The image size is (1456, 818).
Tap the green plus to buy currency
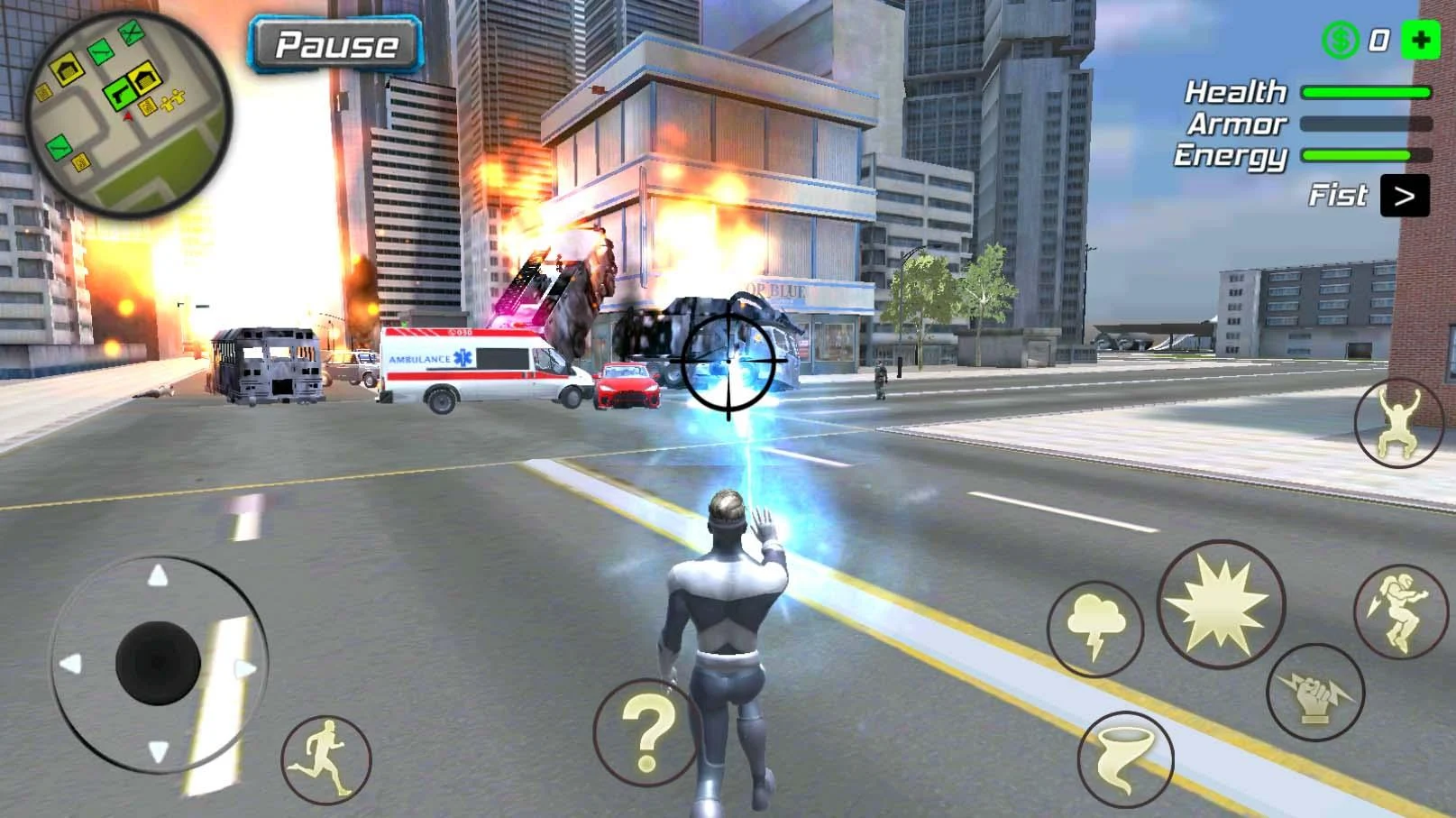pos(1421,40)
